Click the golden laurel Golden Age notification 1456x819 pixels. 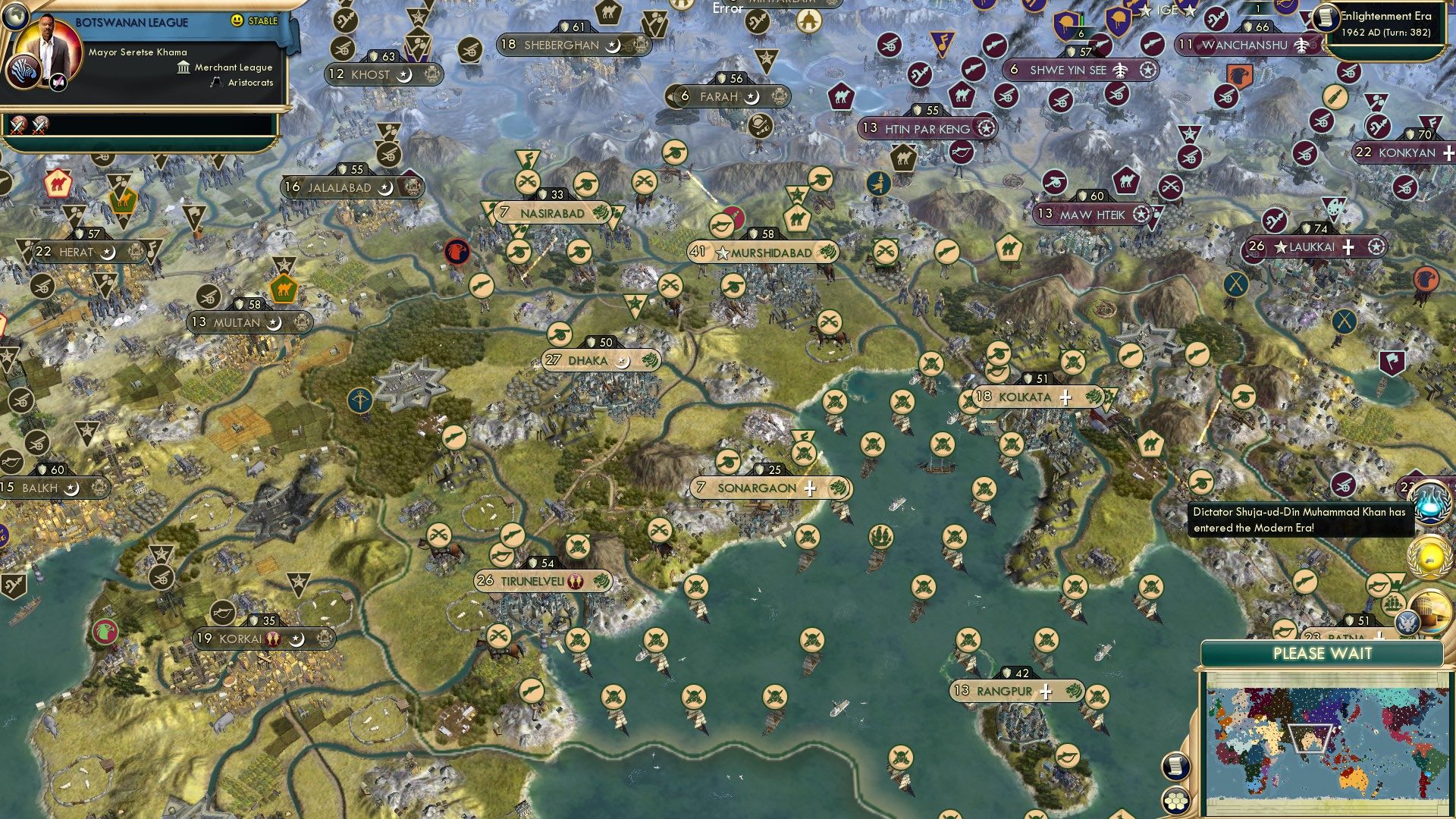[1430, 557]
